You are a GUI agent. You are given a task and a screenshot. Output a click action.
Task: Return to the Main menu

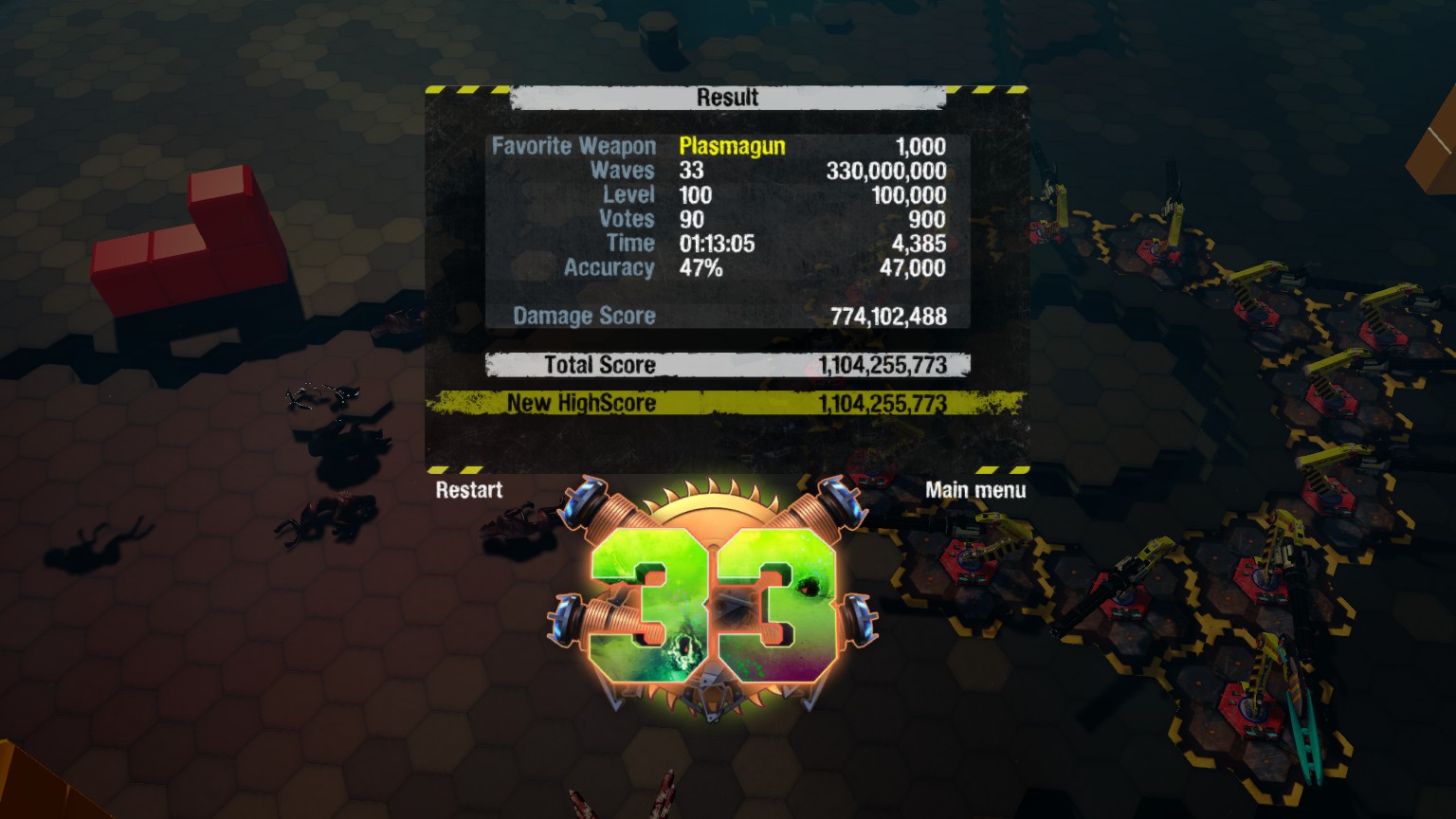coord(974,490)
